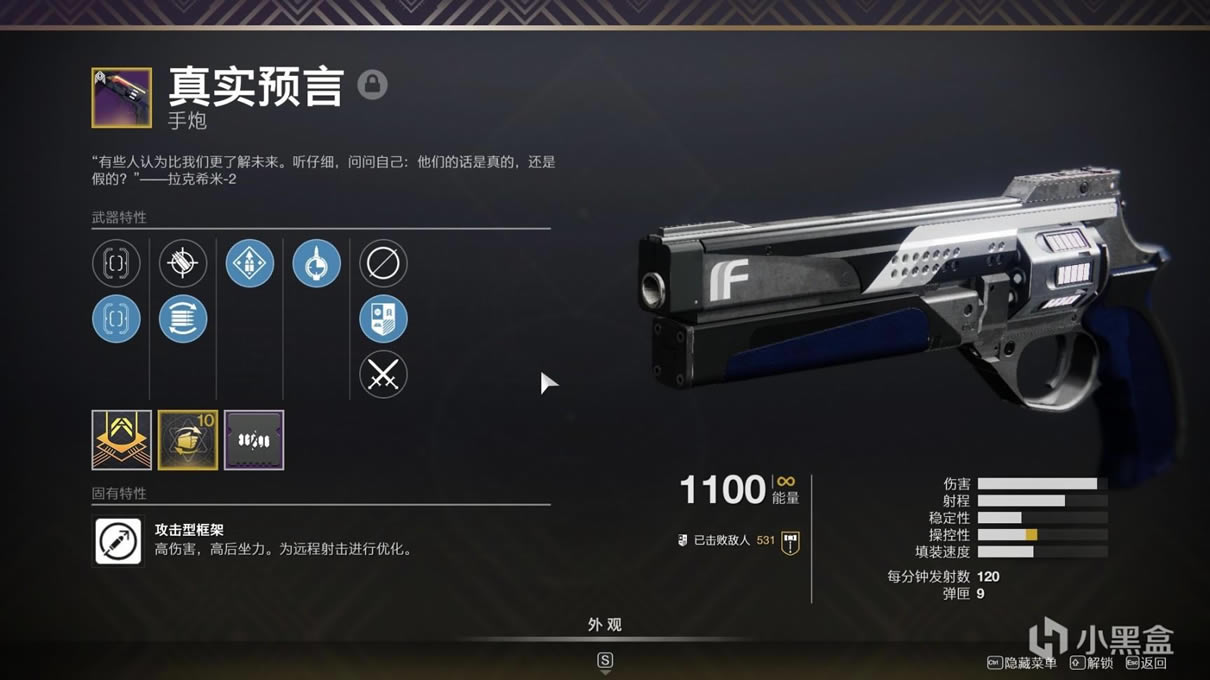Inspect the blue diamond bullets trait perk
Screen dimensions: 1210x680
click(249, 264)
